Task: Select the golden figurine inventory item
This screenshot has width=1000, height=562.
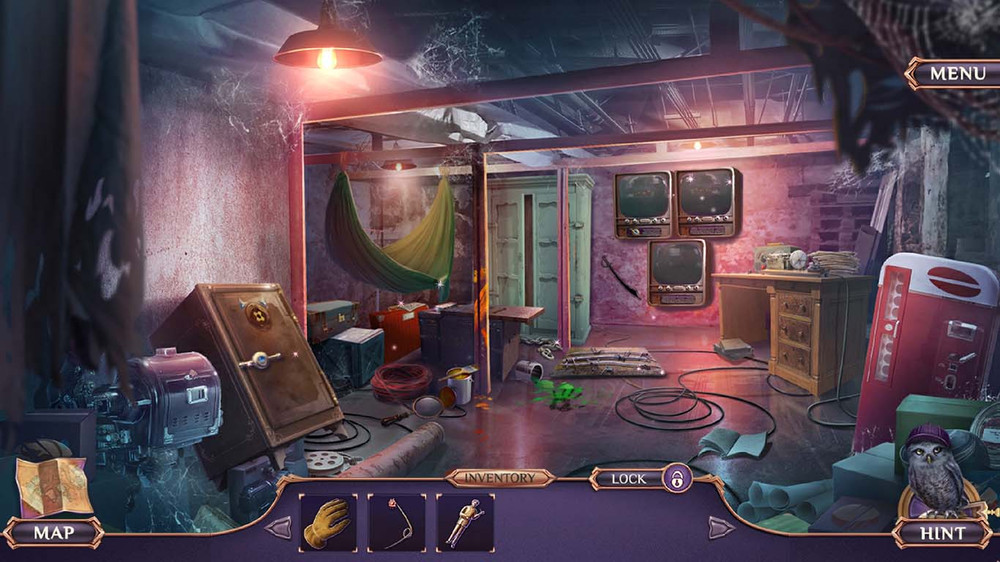Action: pyautogui.click(x=465, y=522)
